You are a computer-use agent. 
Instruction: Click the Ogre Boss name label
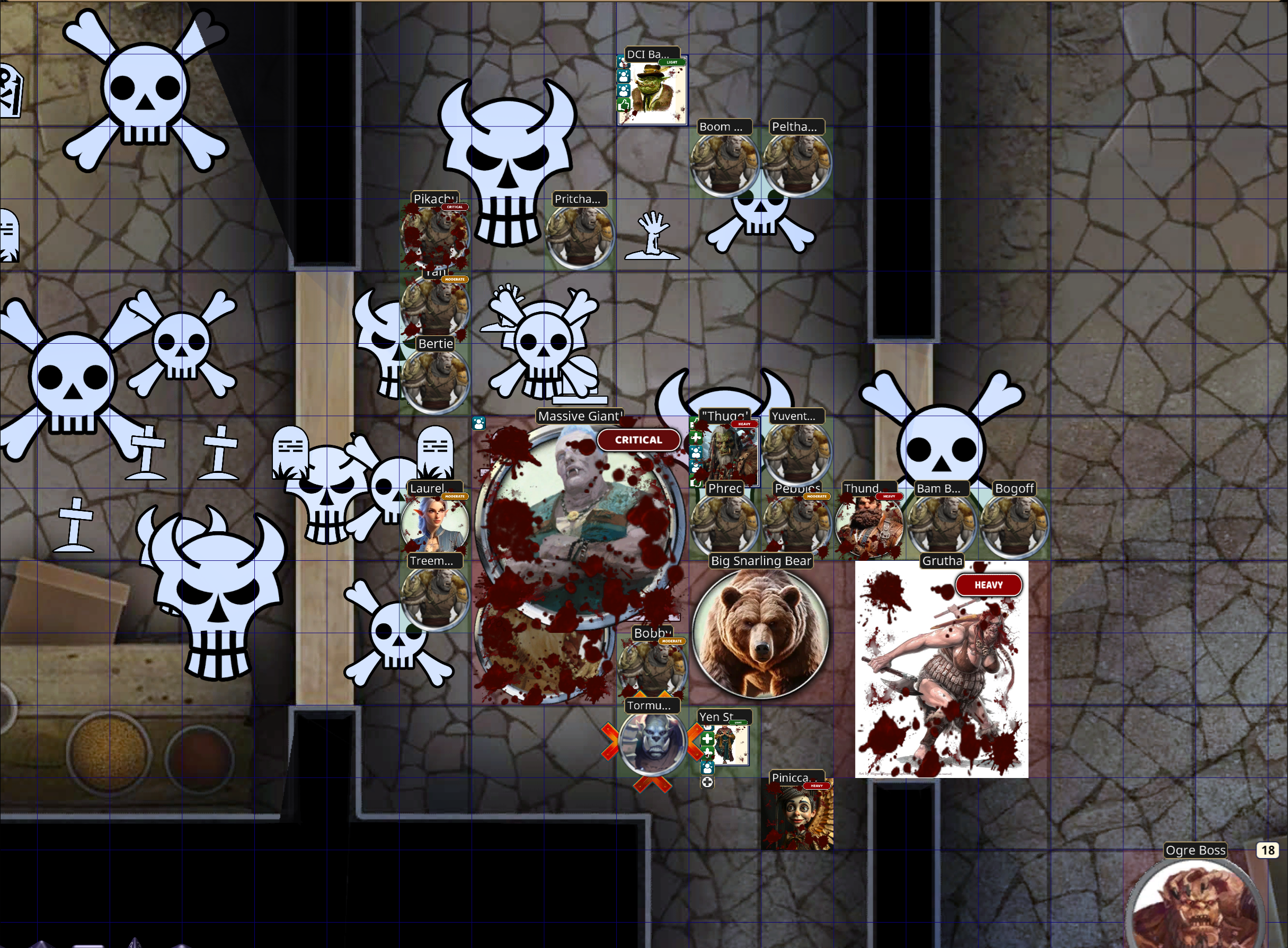click(1196, 850)
